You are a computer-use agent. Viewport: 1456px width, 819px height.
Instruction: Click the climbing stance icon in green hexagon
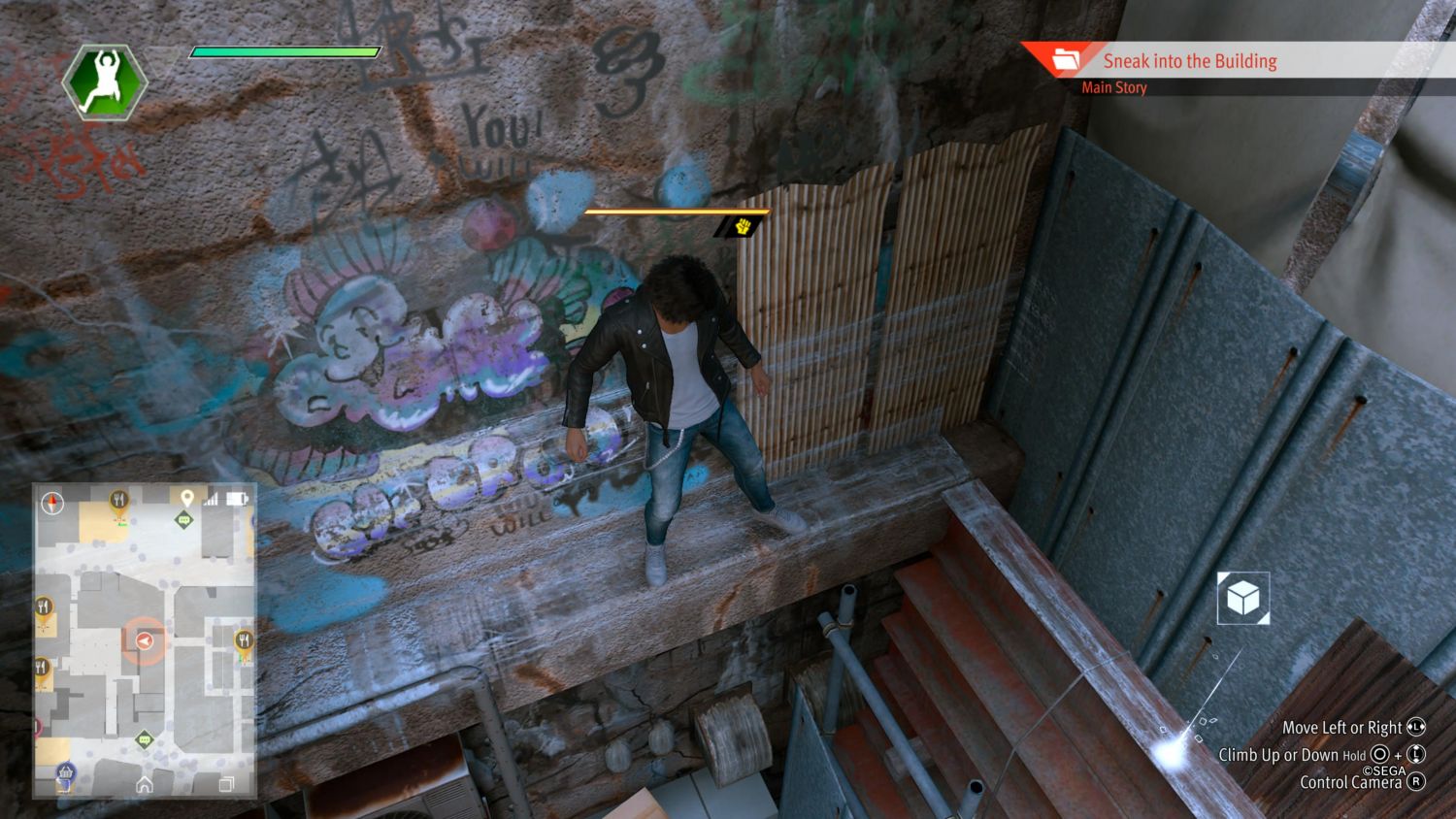[x=105, y=82]
